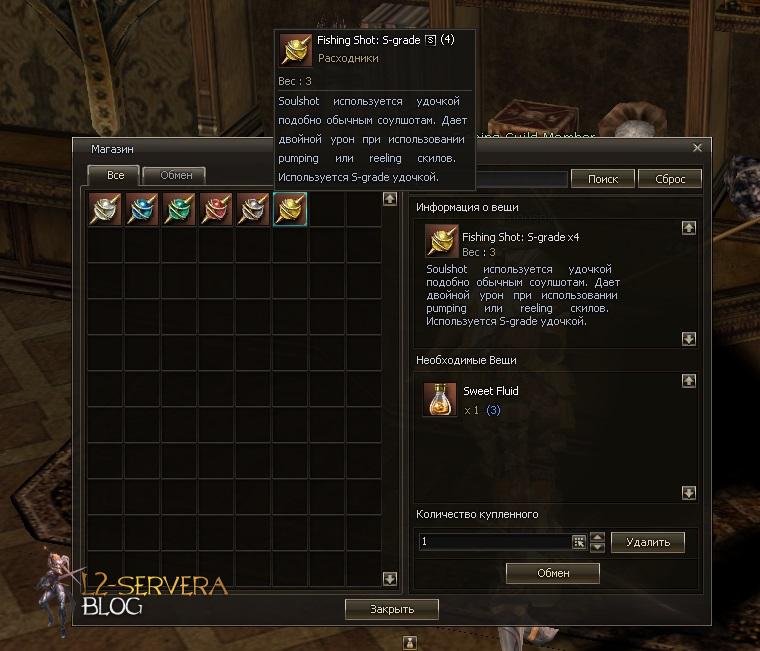The image size is (760, 651).
Task: Pick the green fishing shot item
Action: [178, 209]
